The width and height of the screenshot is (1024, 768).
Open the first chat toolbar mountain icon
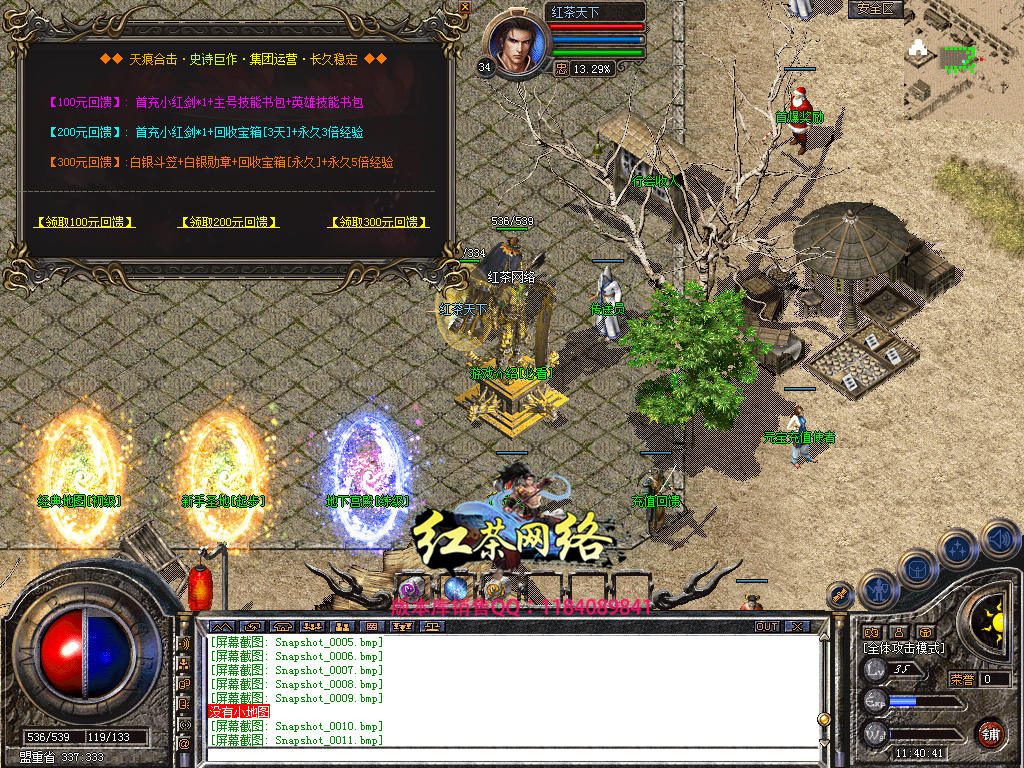click(221, 627)
